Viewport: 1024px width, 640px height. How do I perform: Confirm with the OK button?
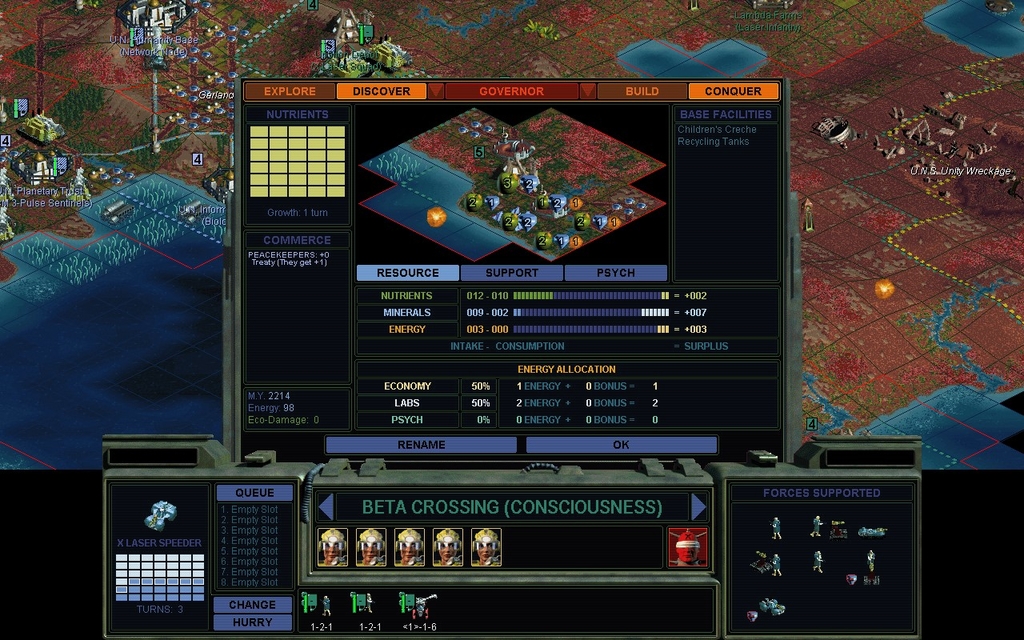point(621,445)
